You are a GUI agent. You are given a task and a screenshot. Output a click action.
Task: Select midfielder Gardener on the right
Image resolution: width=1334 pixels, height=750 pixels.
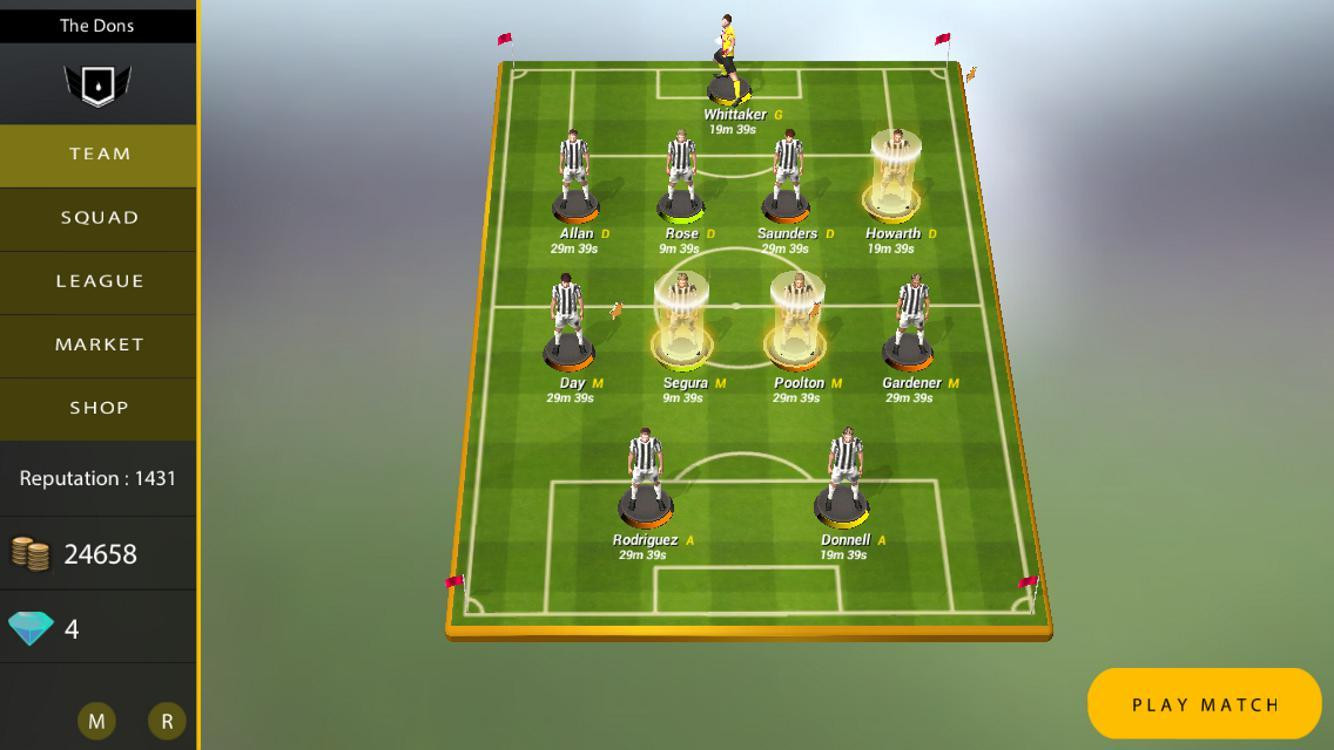pyautogui.click(x=911, y=320)
